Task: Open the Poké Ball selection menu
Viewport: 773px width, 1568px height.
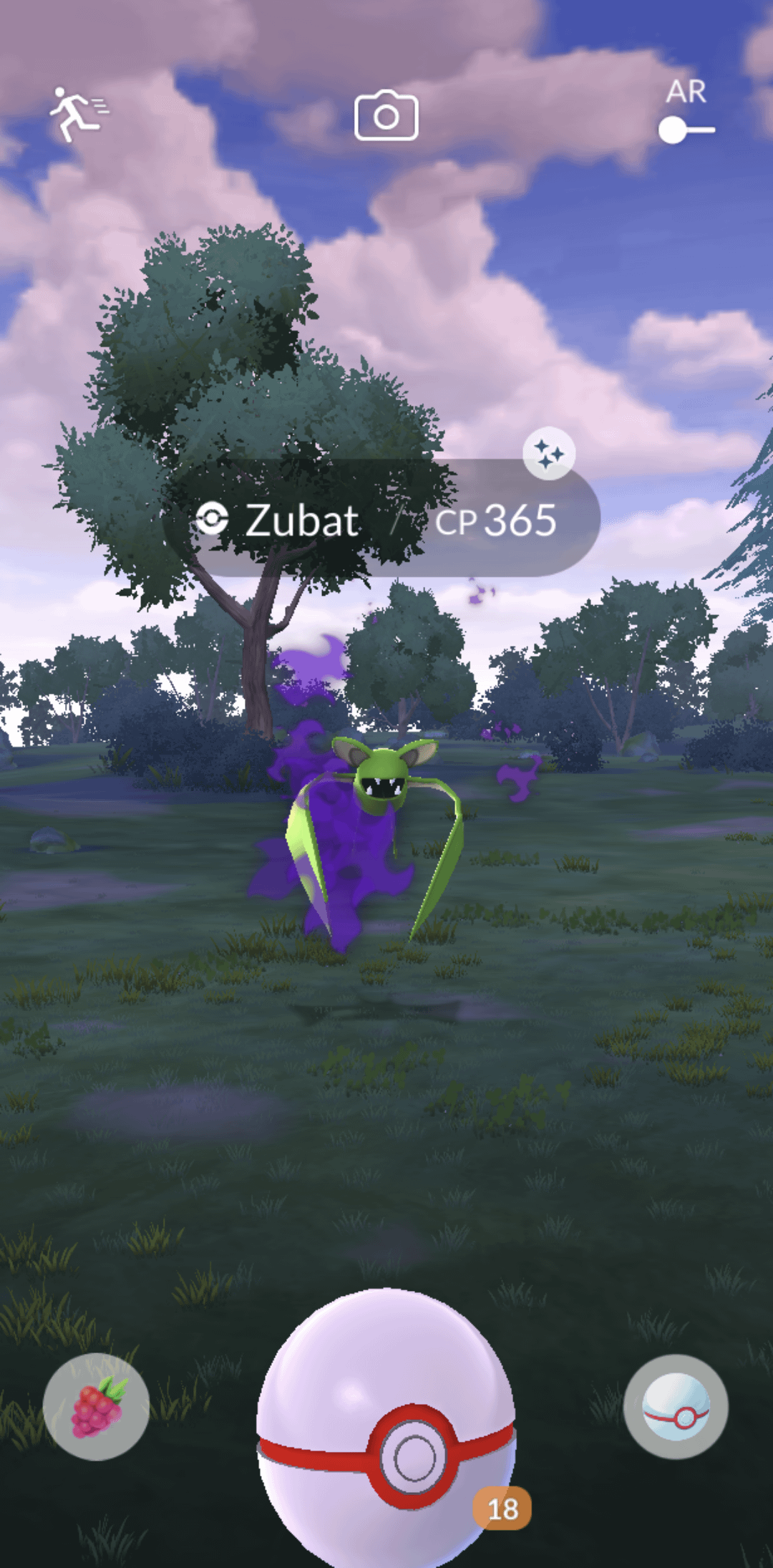Action: tap(676, 1406)
